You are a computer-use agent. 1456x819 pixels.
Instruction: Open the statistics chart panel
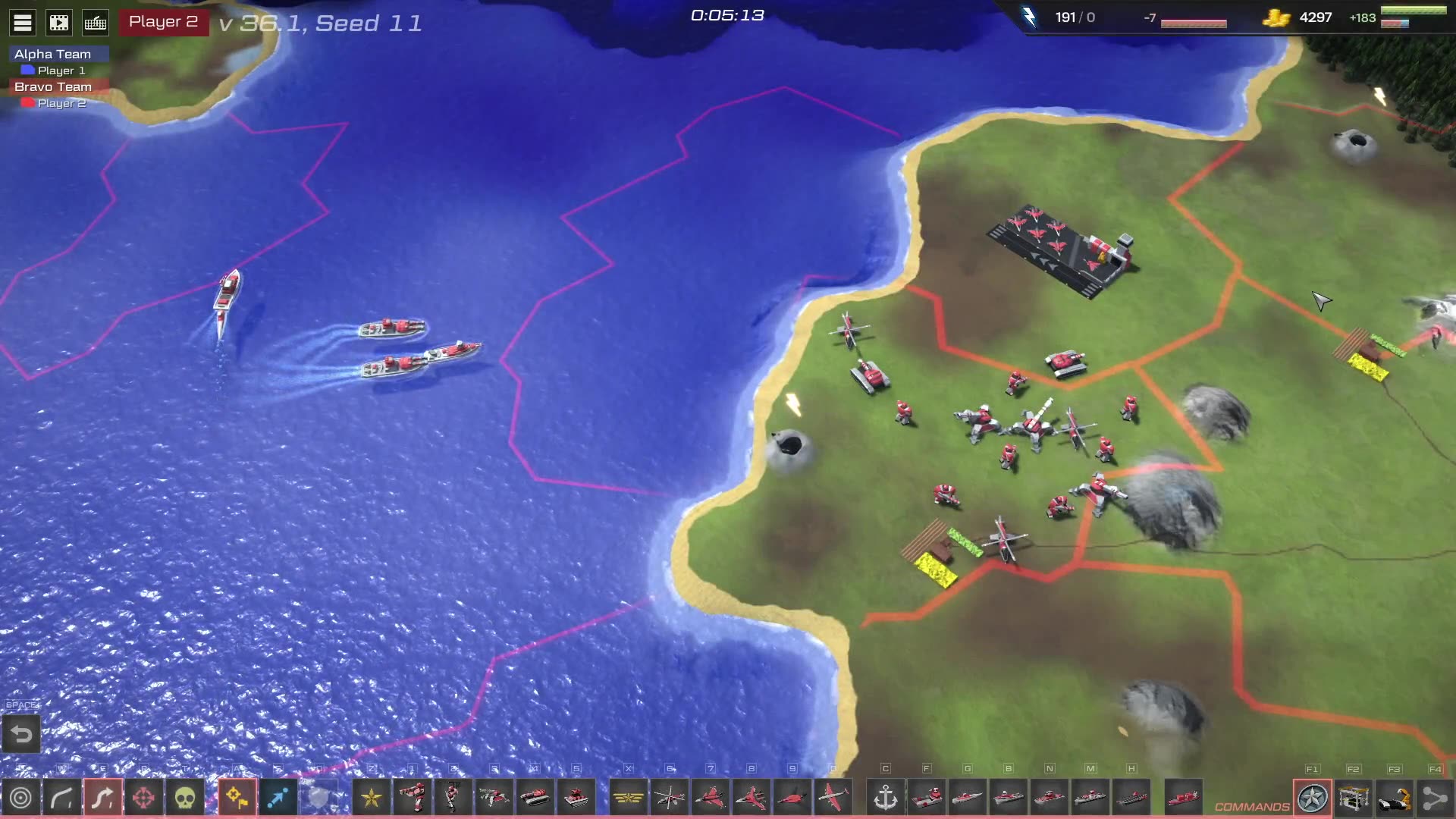[96, 23]
